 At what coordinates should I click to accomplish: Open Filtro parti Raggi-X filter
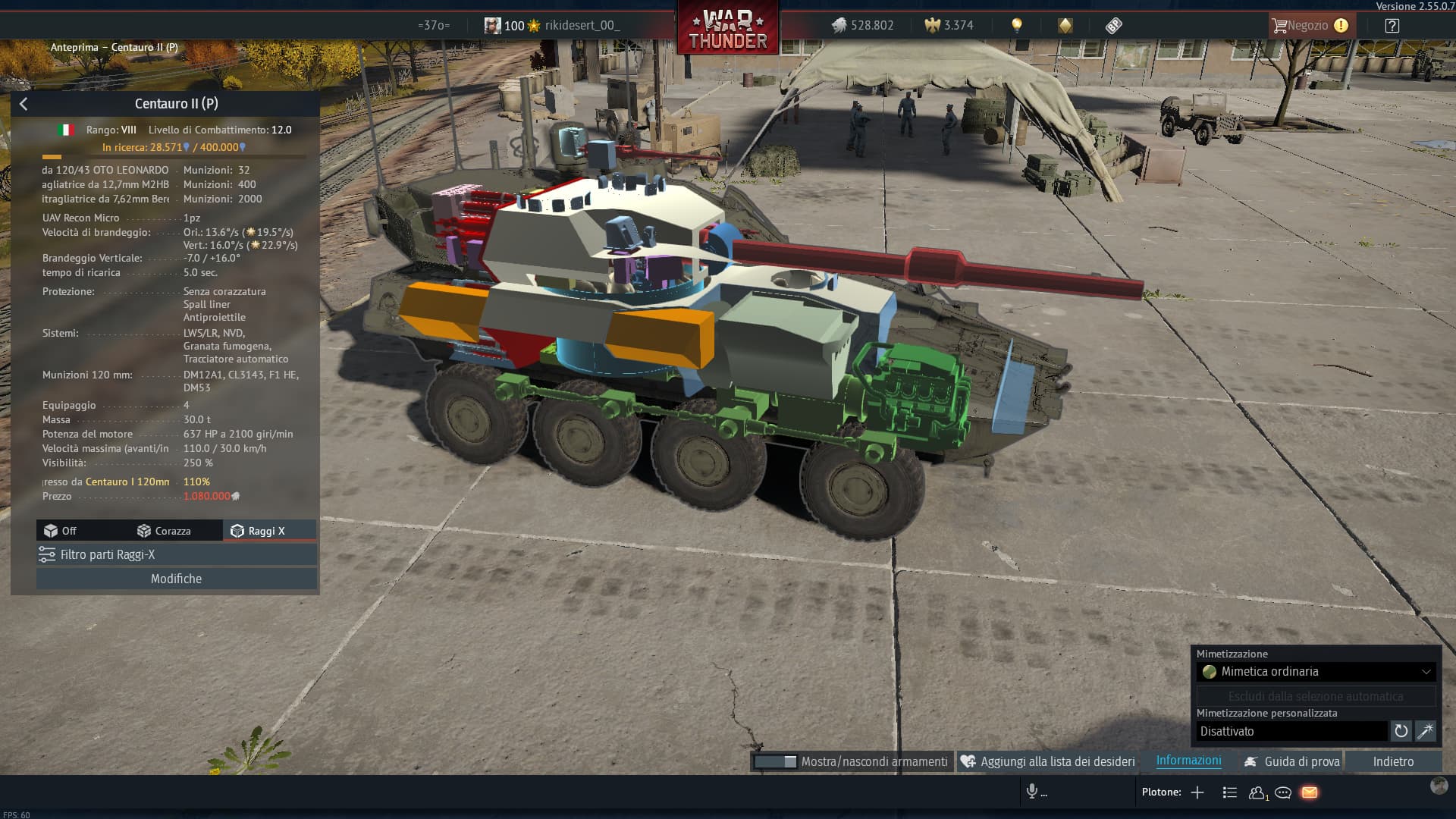(x=176, y=554)
